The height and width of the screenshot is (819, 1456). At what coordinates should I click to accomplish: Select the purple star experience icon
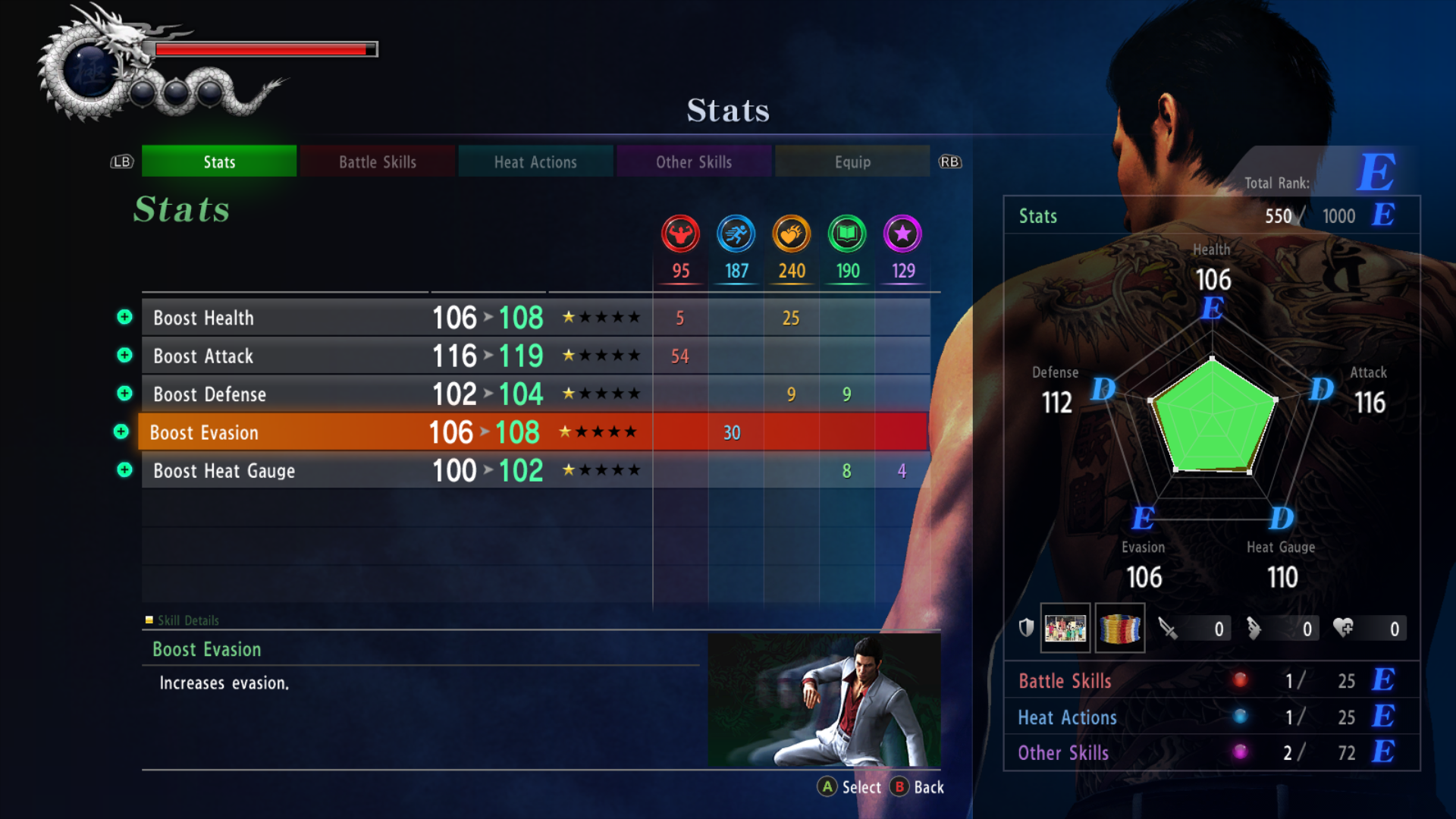pos(902,234)
